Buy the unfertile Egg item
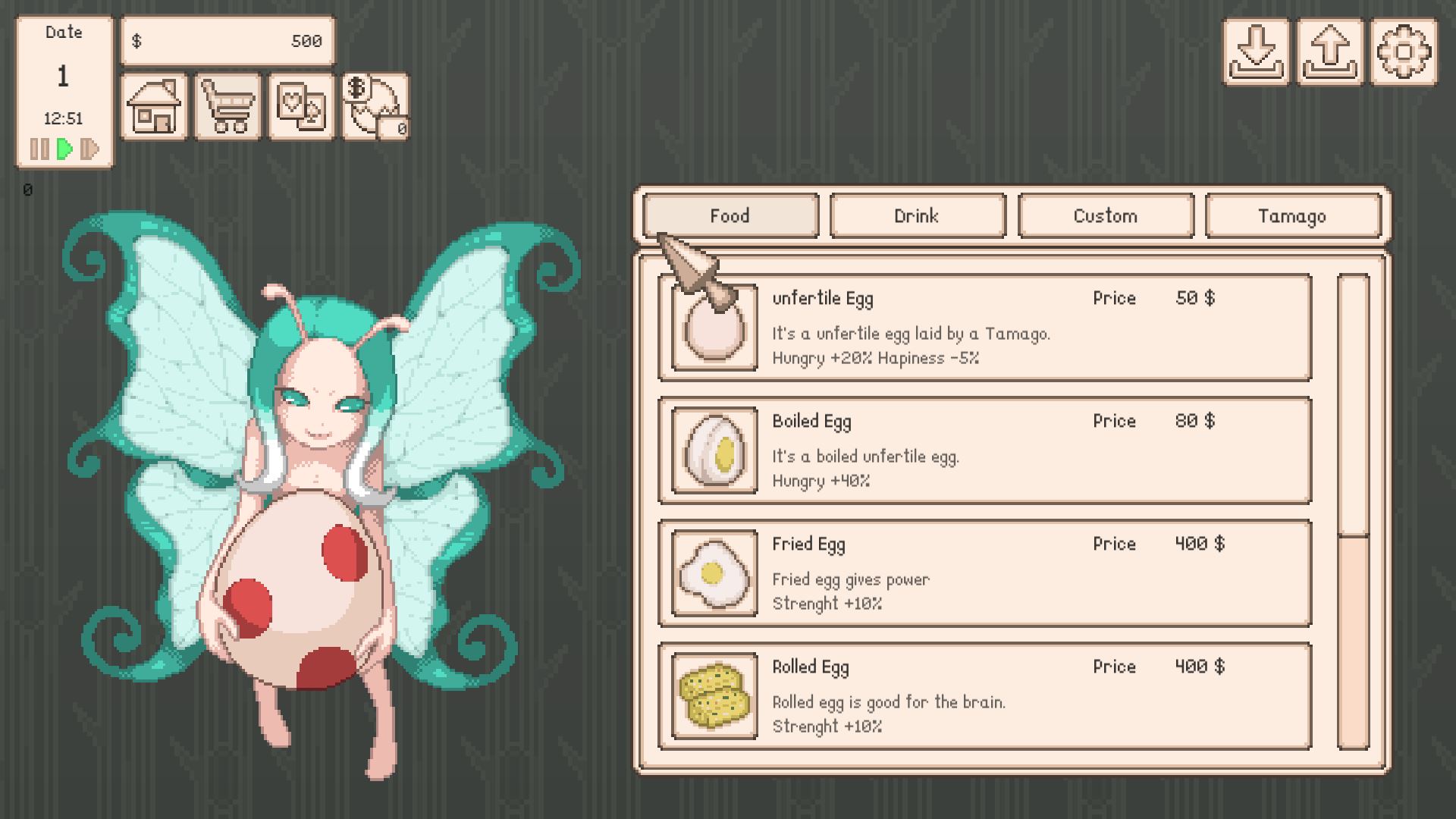1456x819 pixels. (984, 328)
